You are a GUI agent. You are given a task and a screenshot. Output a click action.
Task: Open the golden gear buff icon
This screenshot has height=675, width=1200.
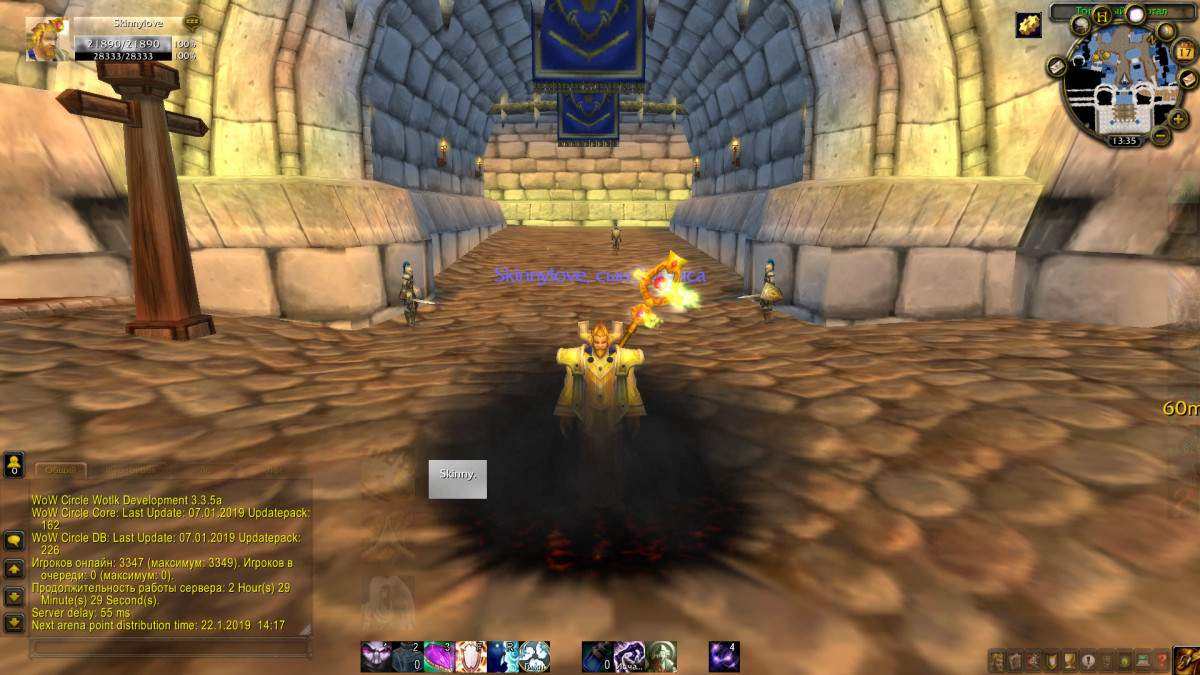pos(1028,26)
